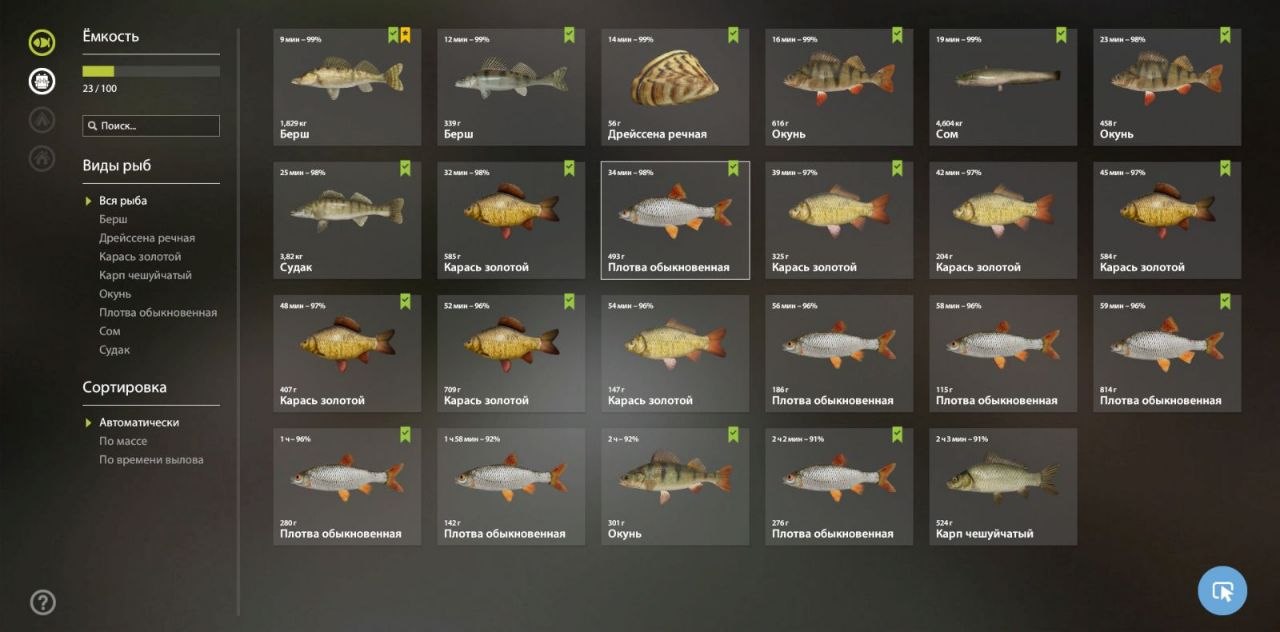The width and height of the screenshot is (1280, 632).
Task: Click the search field labeled Поиск
Action: coord(152,126)
